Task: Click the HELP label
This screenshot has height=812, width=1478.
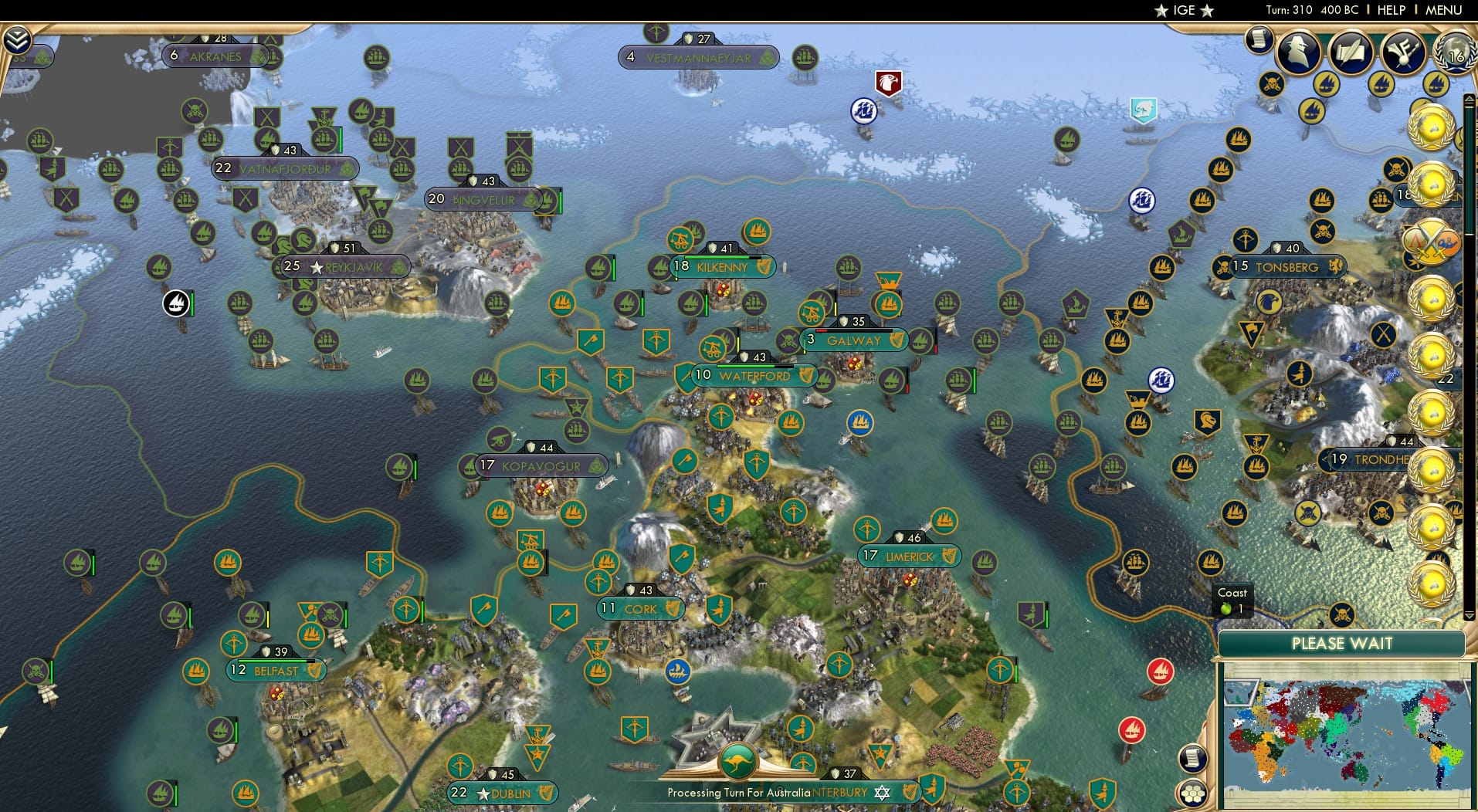Action: (1390, 10)
